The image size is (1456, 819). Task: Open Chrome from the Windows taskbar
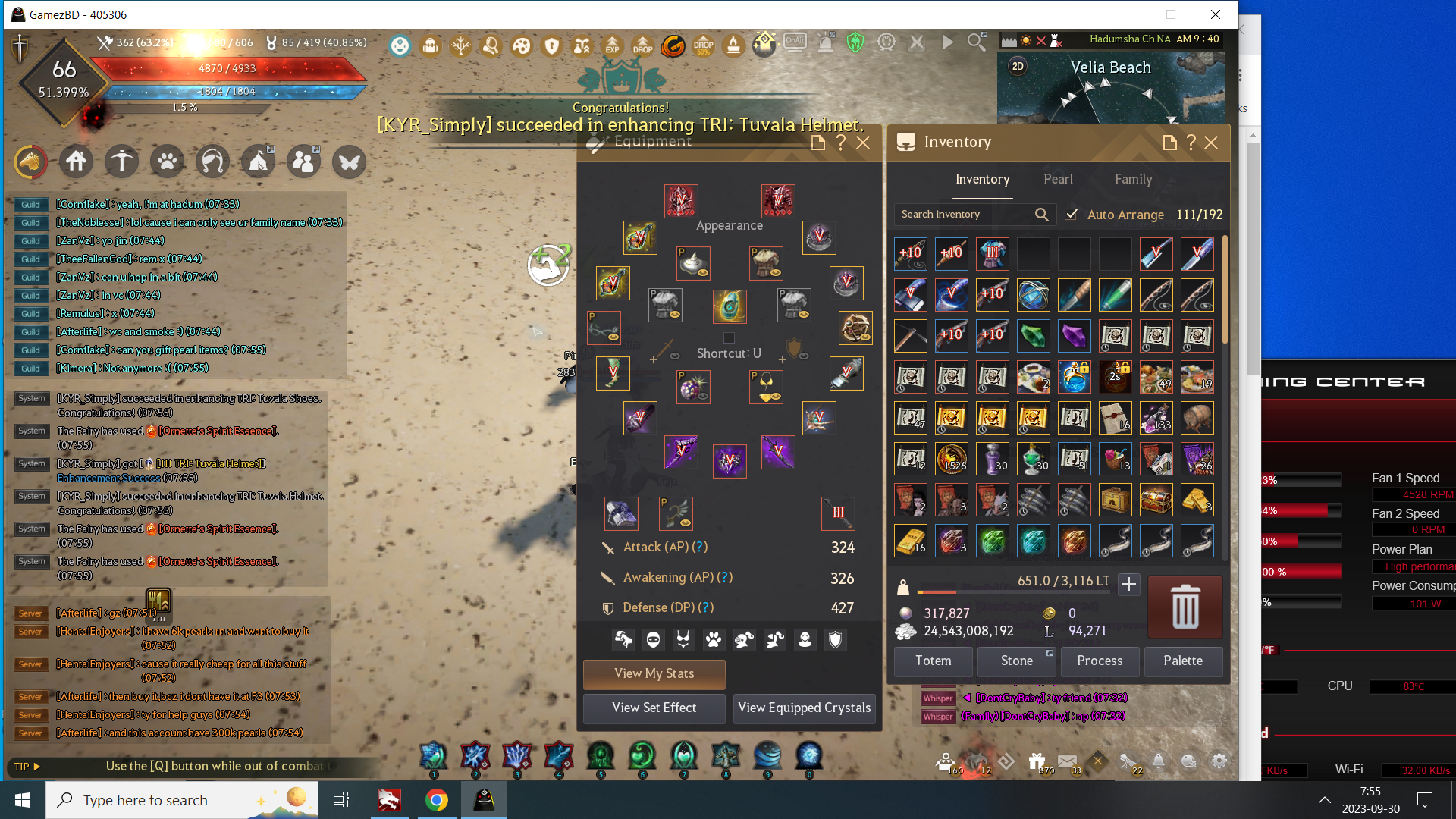tap(436, 800)
